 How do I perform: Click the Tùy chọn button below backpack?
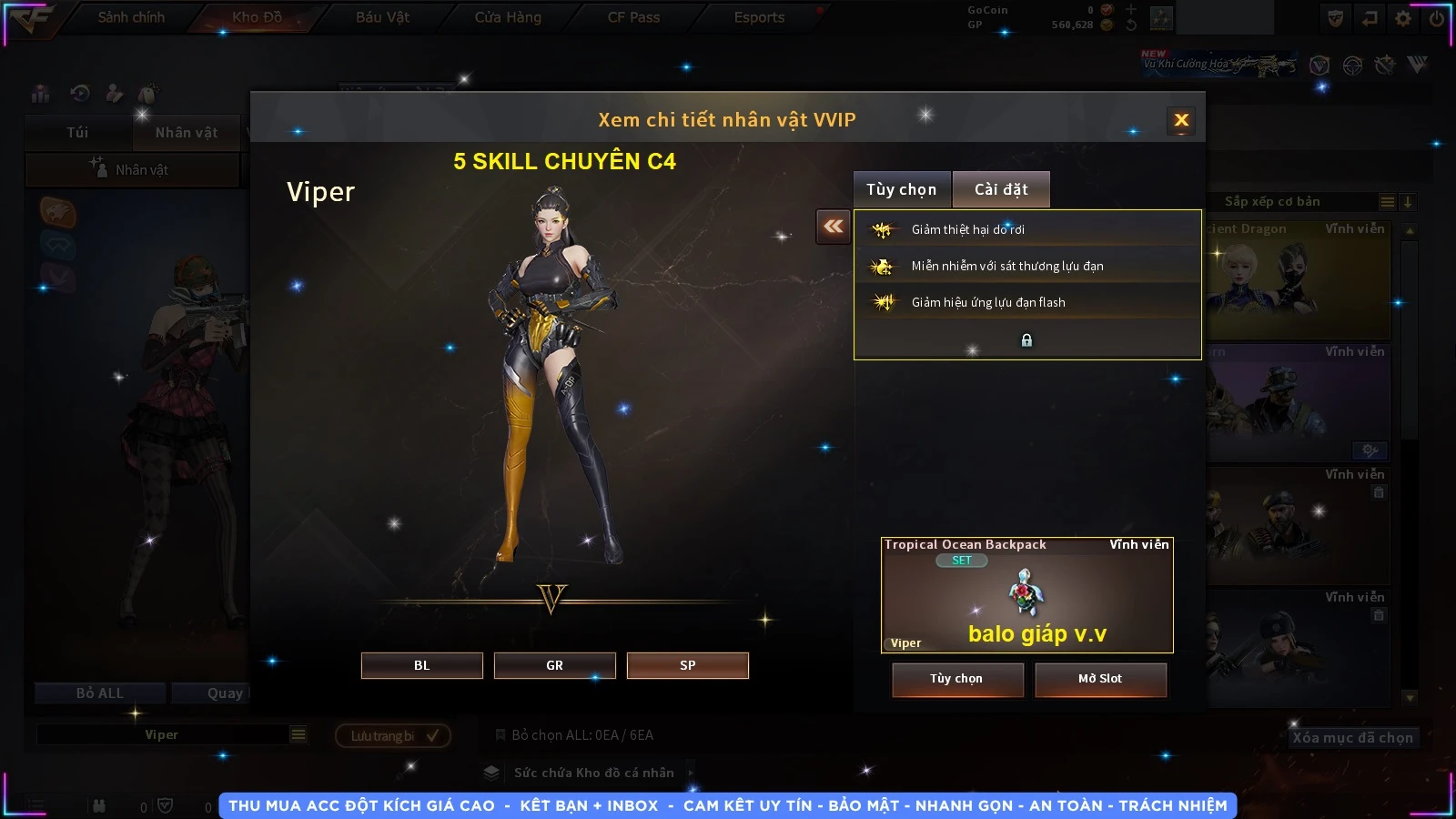coord(956,679)
